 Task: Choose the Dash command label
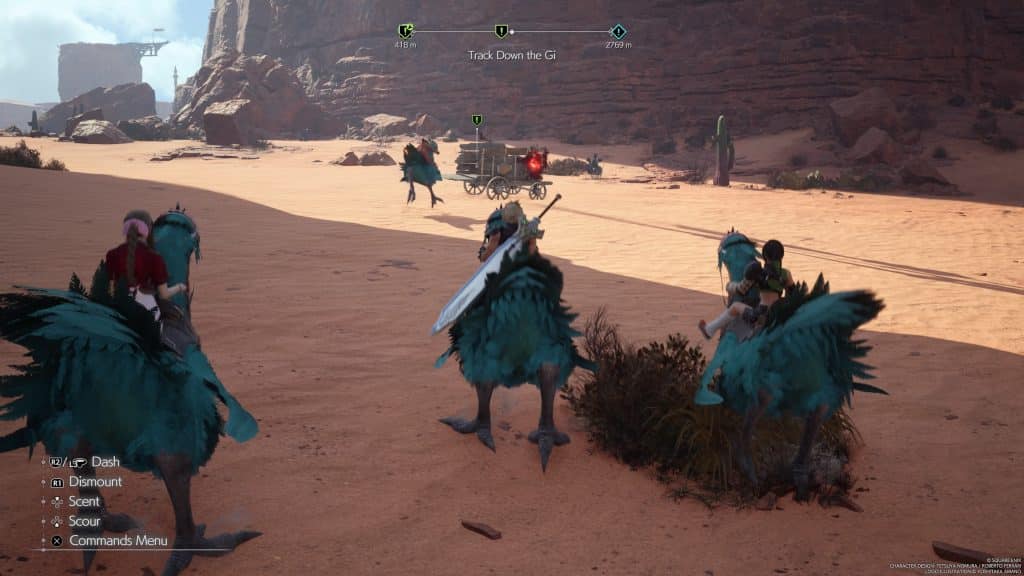[105, 462]
